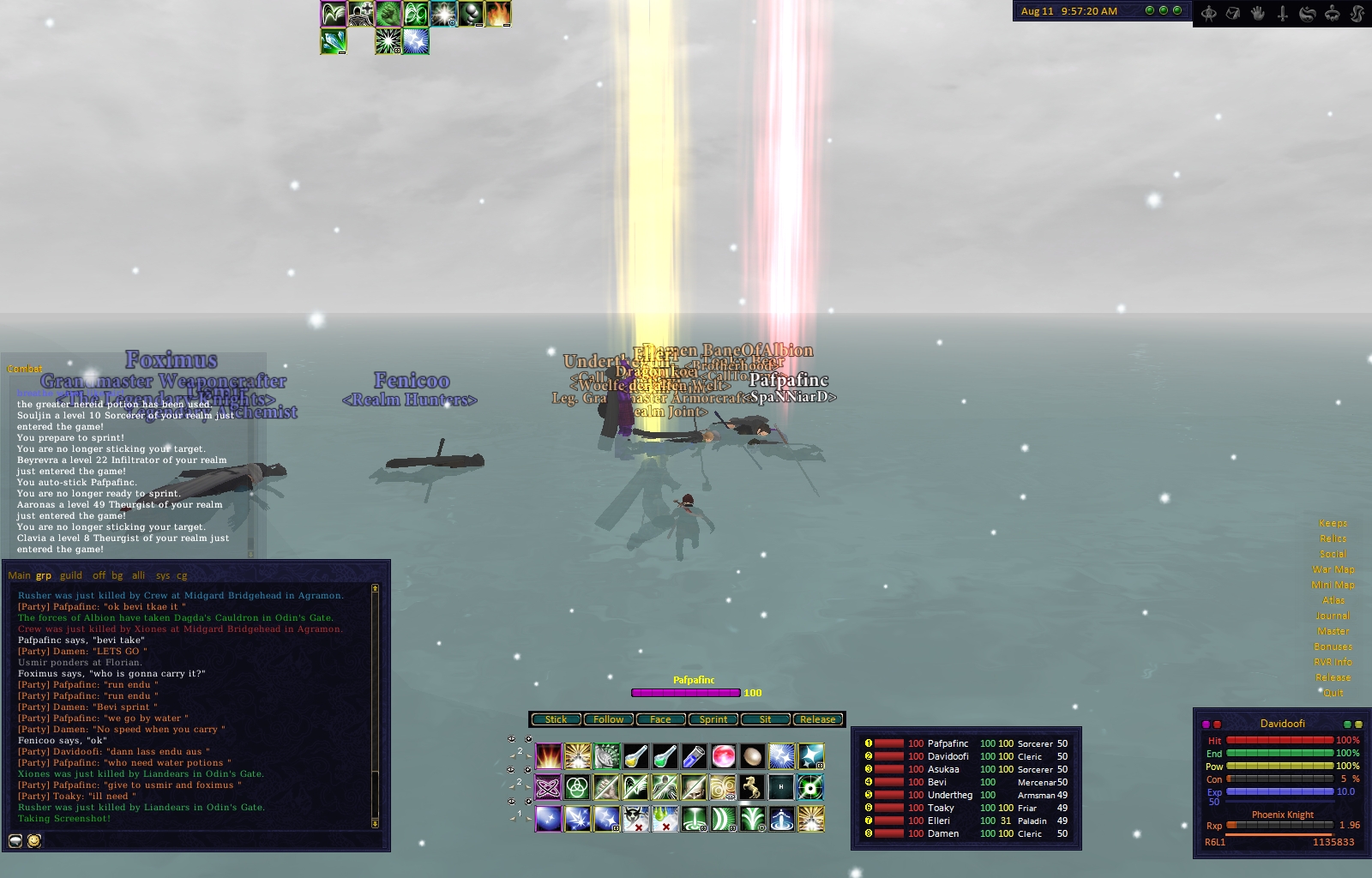This screenshot has height=878, width=1372.
Task: Select the Face target button
Action: tap(660, 719)
